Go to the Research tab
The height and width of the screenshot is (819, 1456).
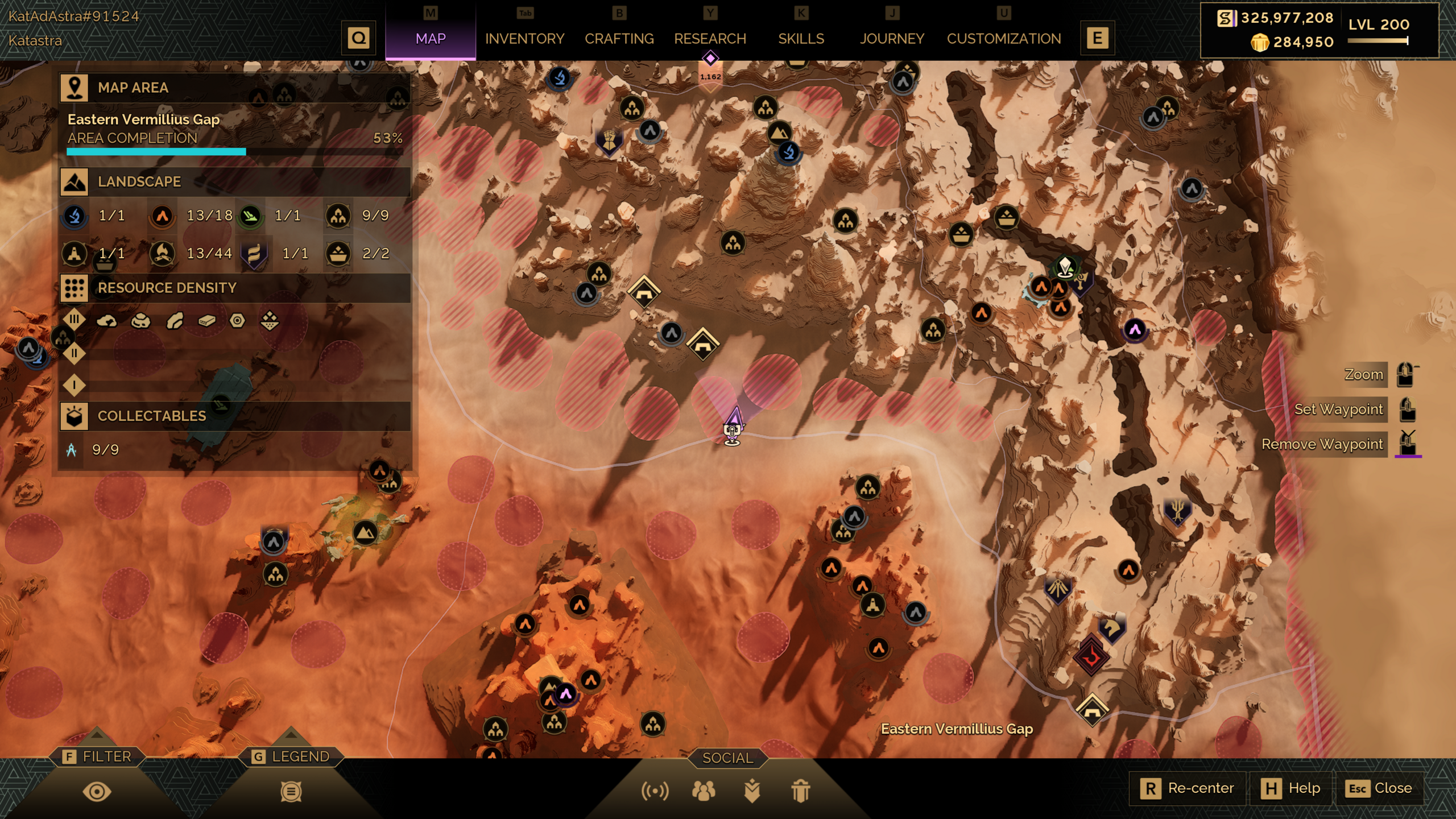point(710,39)
